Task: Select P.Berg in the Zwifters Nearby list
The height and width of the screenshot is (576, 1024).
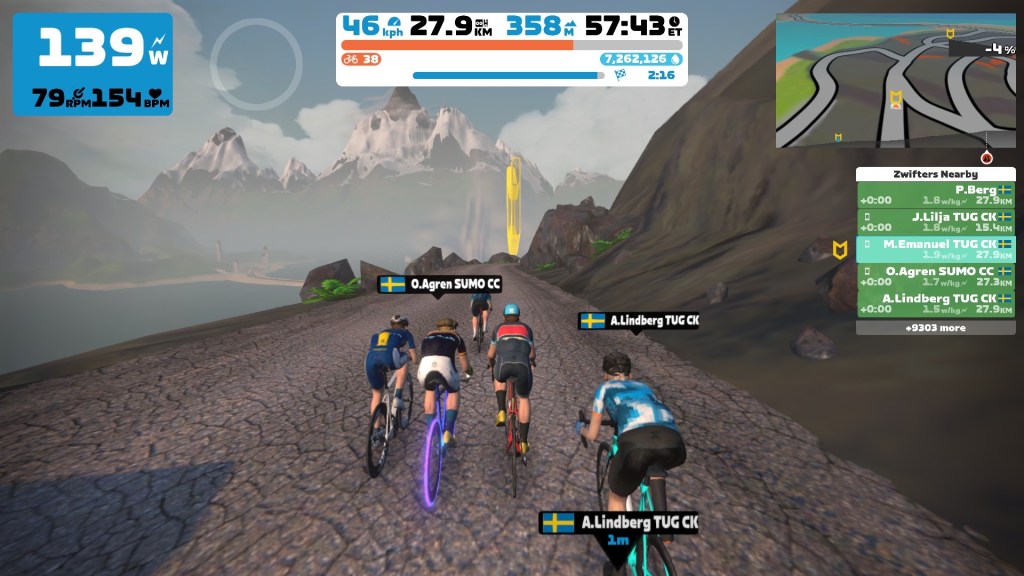Action: [x=935, y=194]
